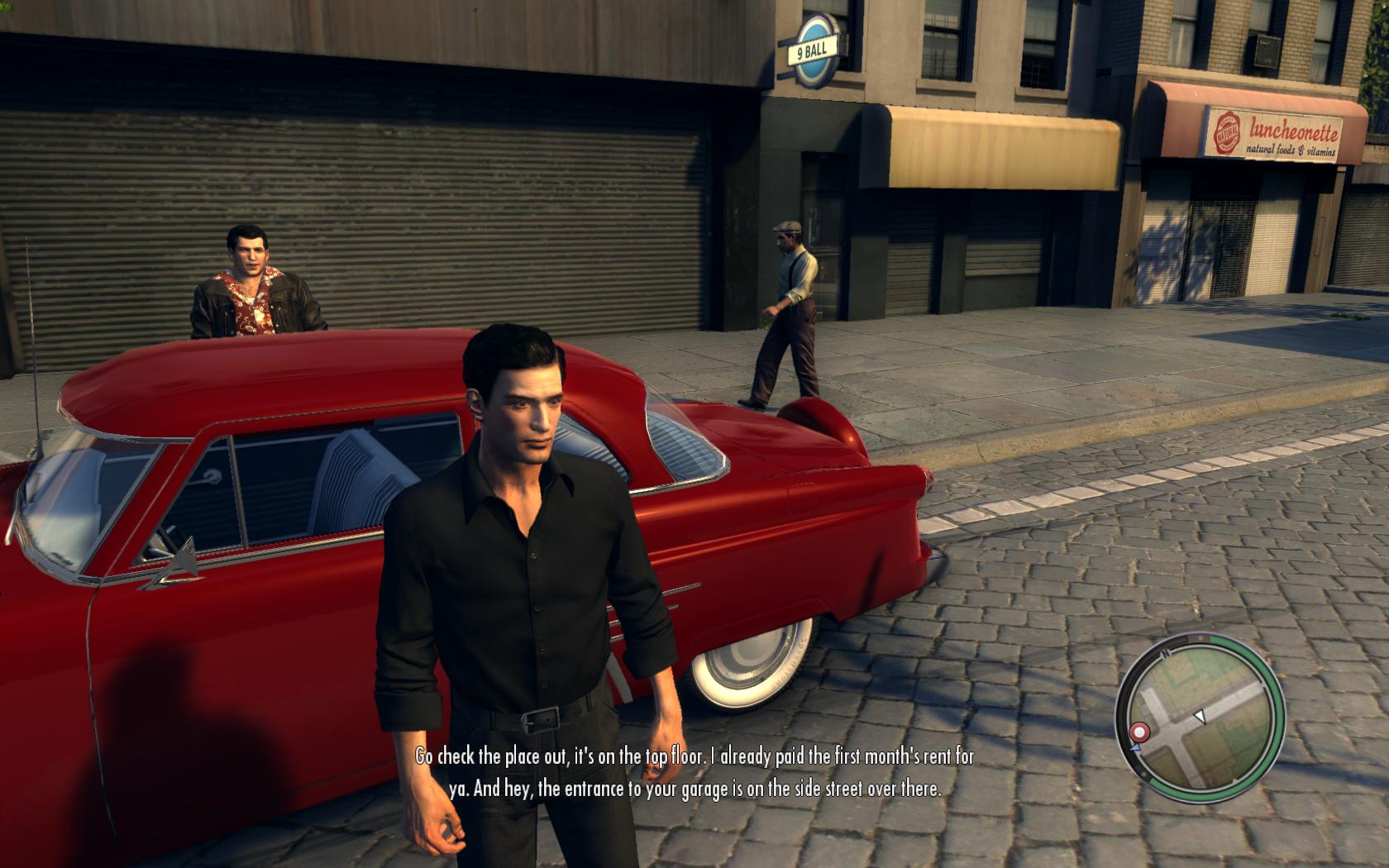The height and width of the screenshot is (868, 1389).
Task: Select the red objective marker on minimap
Action: click(x=1140, y=732)
